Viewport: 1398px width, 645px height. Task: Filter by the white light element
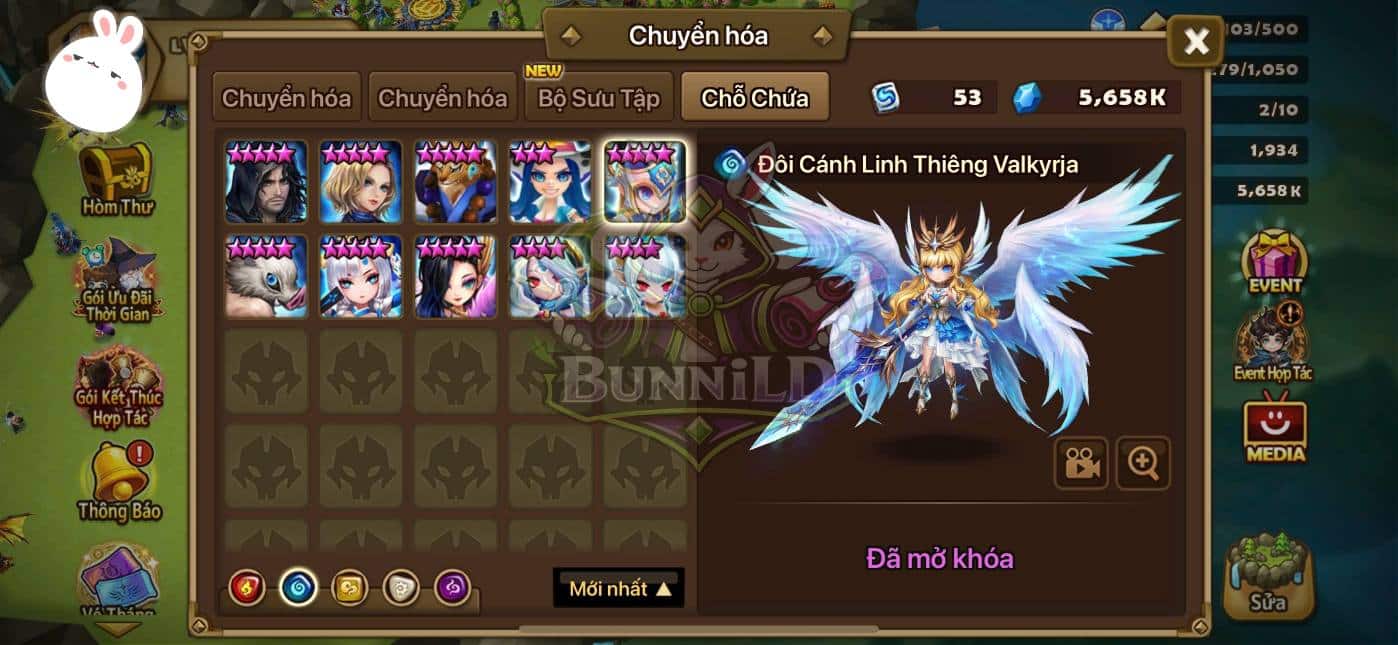point(402,587)
